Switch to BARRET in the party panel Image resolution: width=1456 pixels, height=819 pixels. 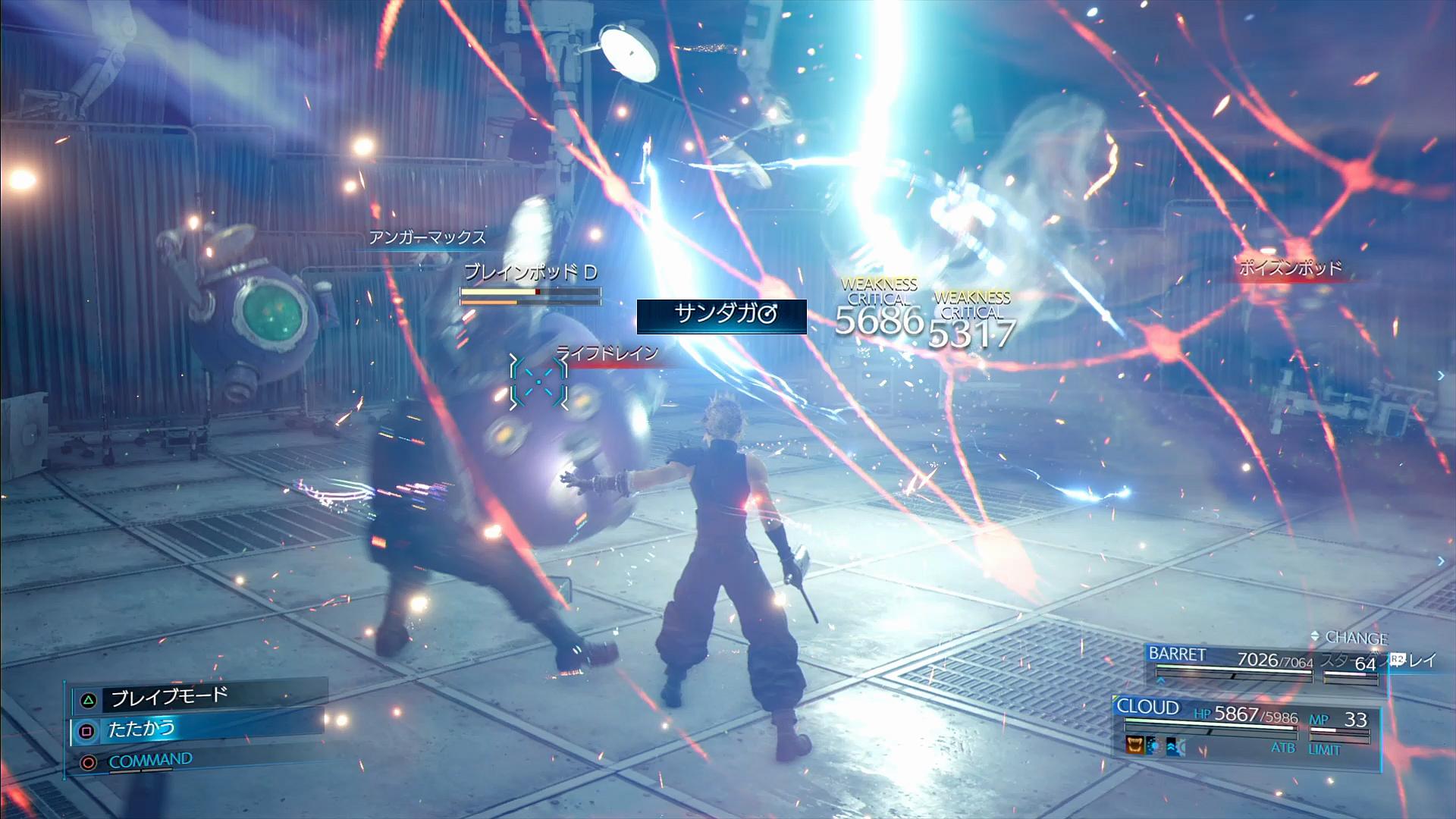[1177, 654]
